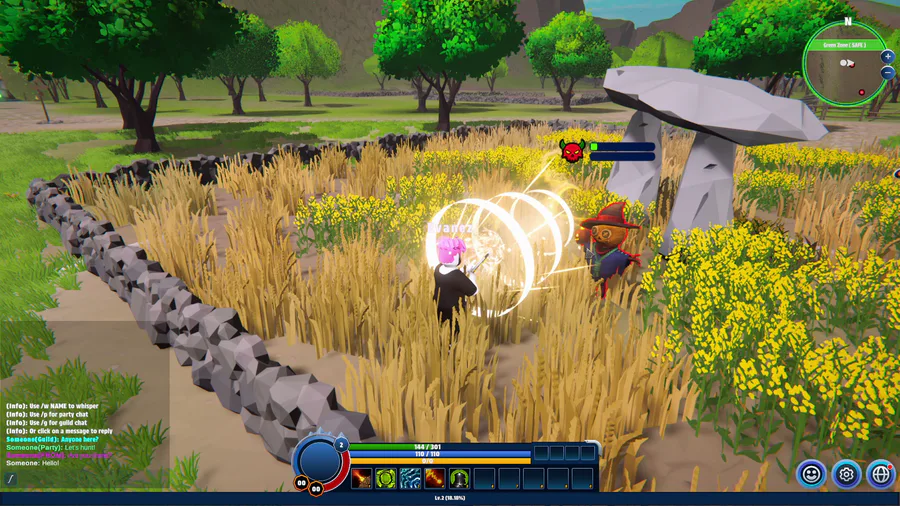Cast the blue ice swirl skill
The width and height of the screenshot is (900, 506).
411,479
